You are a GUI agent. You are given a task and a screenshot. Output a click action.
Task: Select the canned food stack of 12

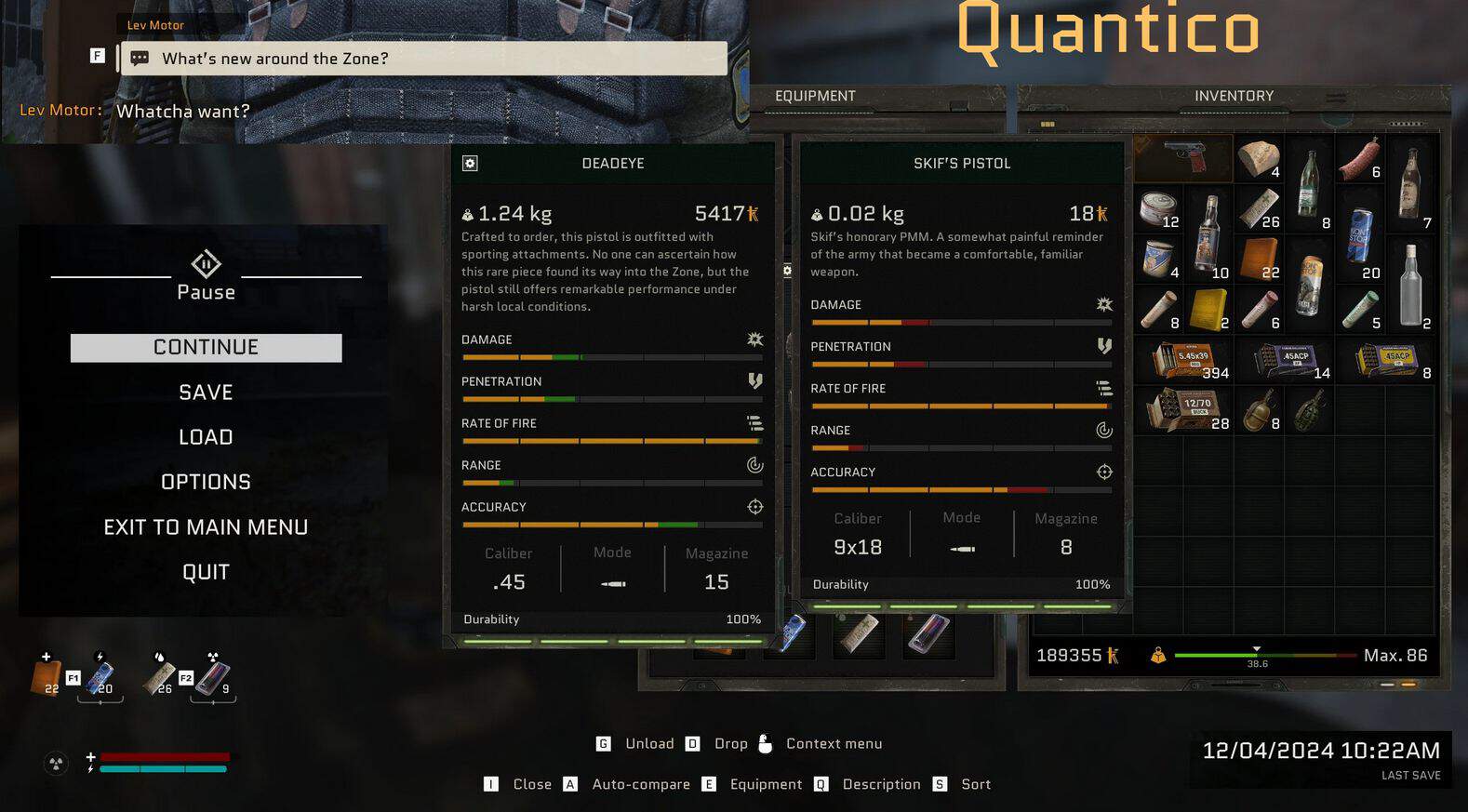point(1159,208)
